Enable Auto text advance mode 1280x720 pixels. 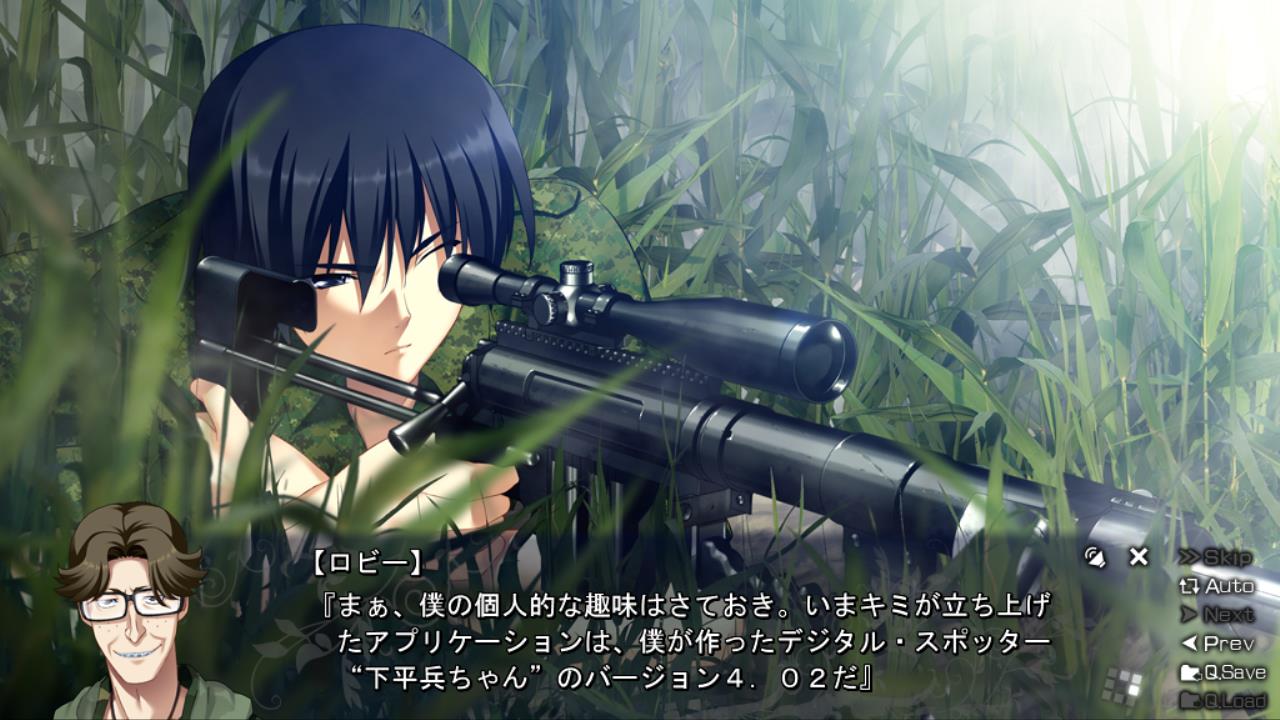click(x=1217, y=587)
